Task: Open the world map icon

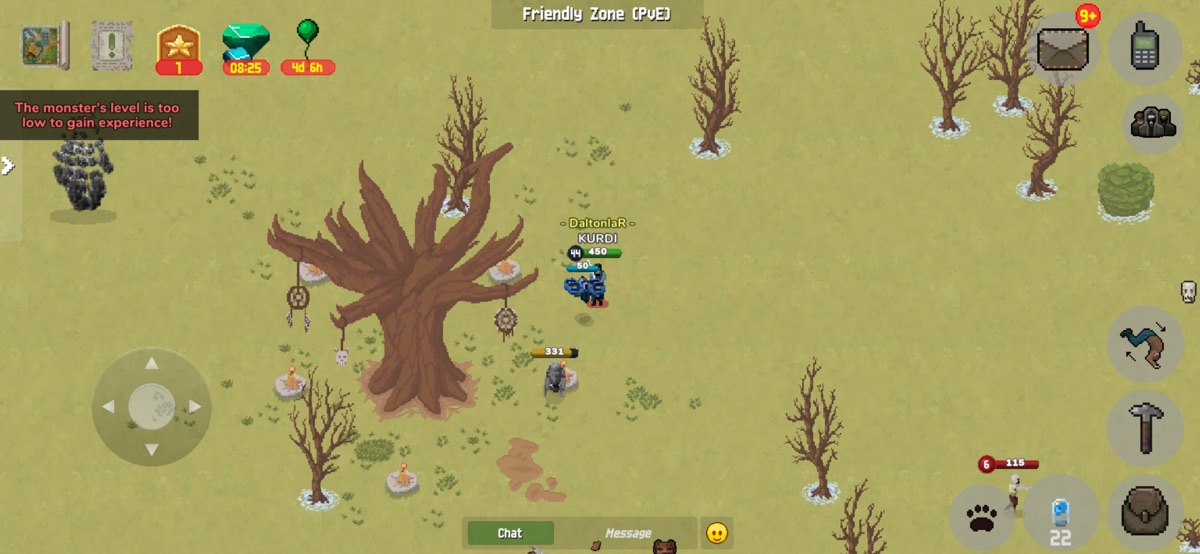Action: click(x=45, y=45)
